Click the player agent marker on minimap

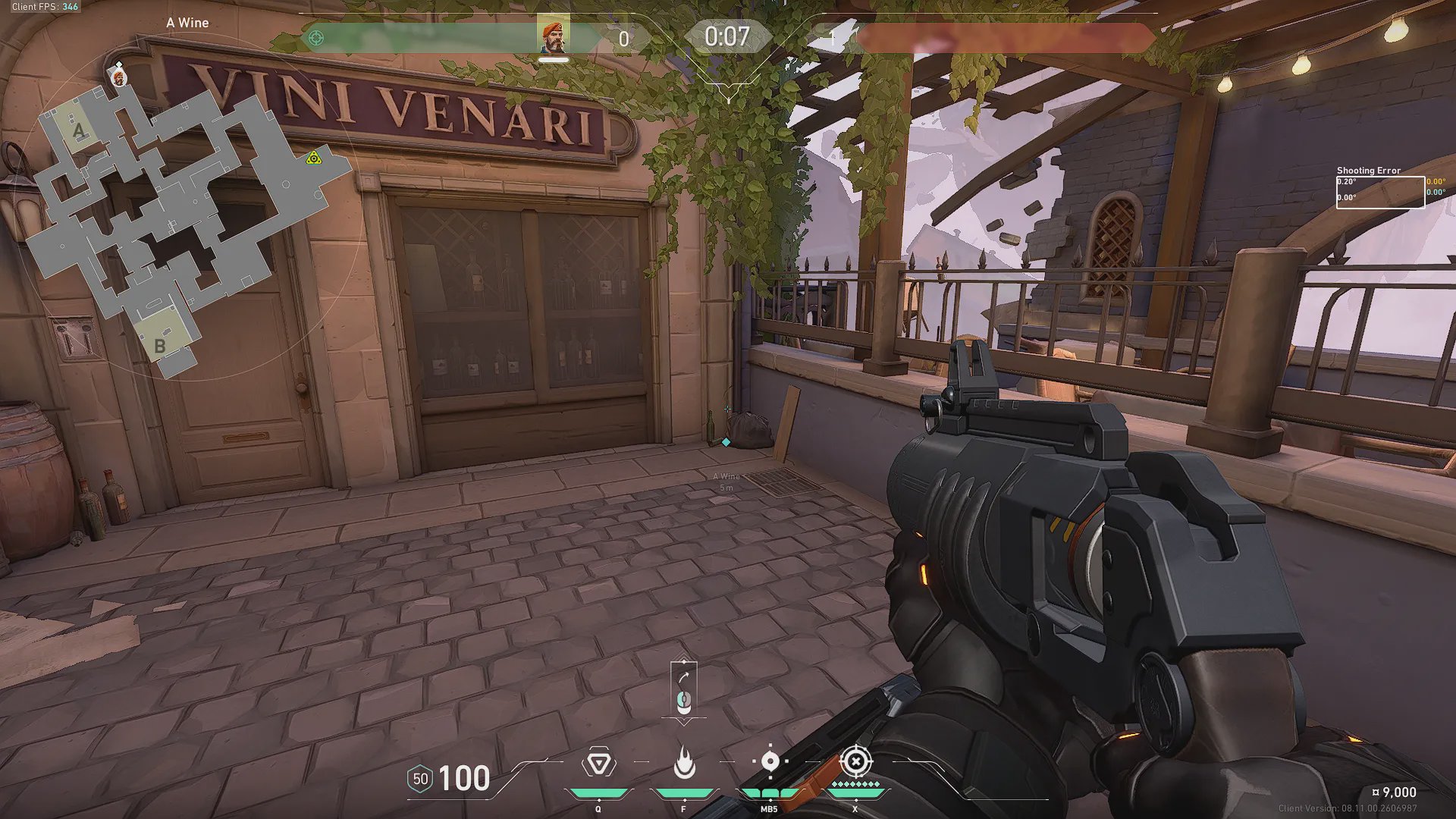[118, 77]
